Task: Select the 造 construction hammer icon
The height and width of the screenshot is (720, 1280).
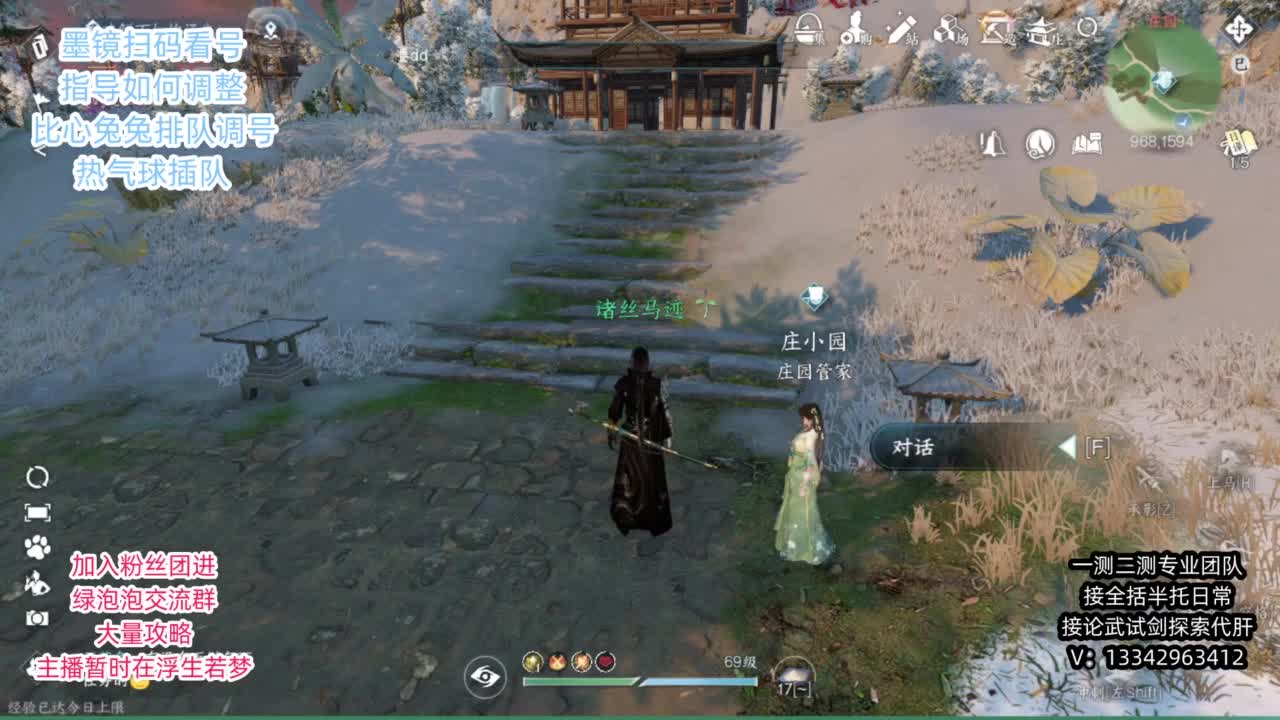Action: coord(995,30)
